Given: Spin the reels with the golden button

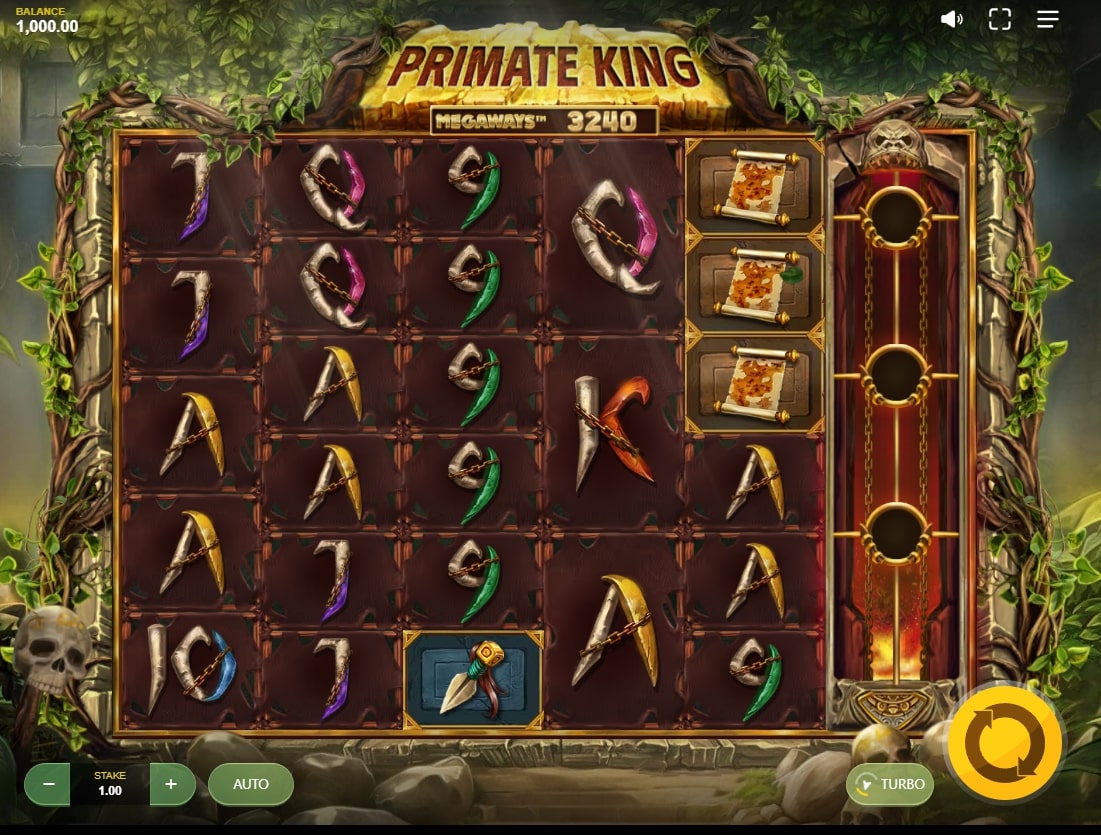Looking at the screenshot, I should tap(1004, 744).
